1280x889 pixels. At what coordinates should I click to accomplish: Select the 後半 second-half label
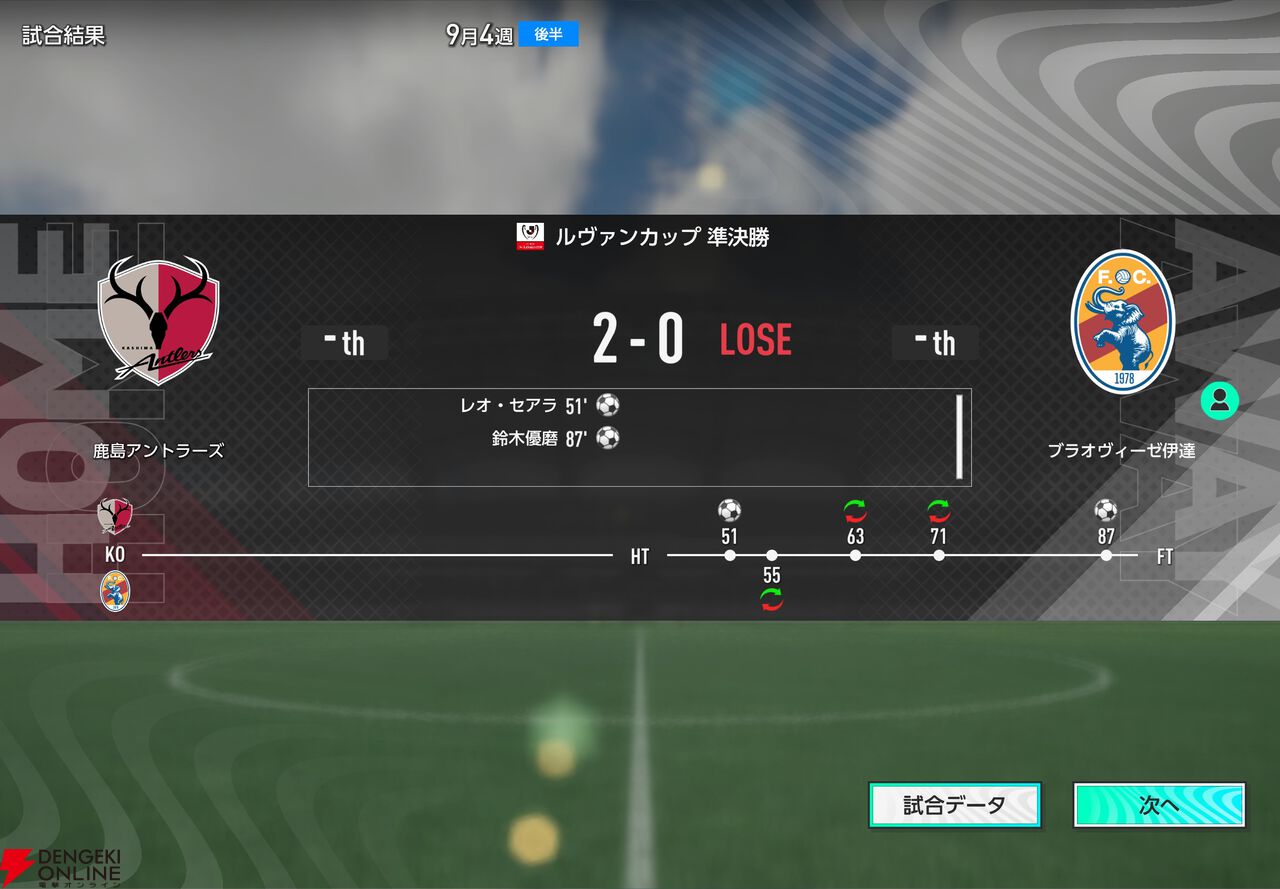tap(549, 33)
